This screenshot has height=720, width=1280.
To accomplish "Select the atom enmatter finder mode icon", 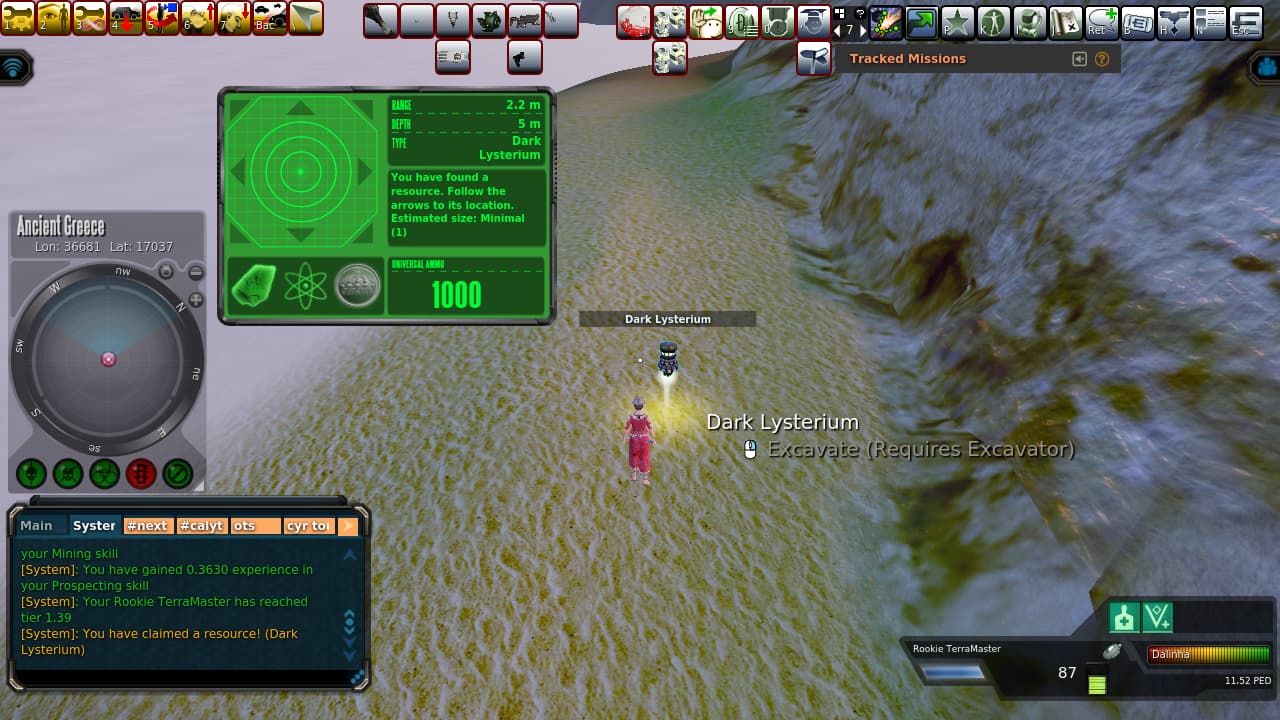I will tap(305, 287).
